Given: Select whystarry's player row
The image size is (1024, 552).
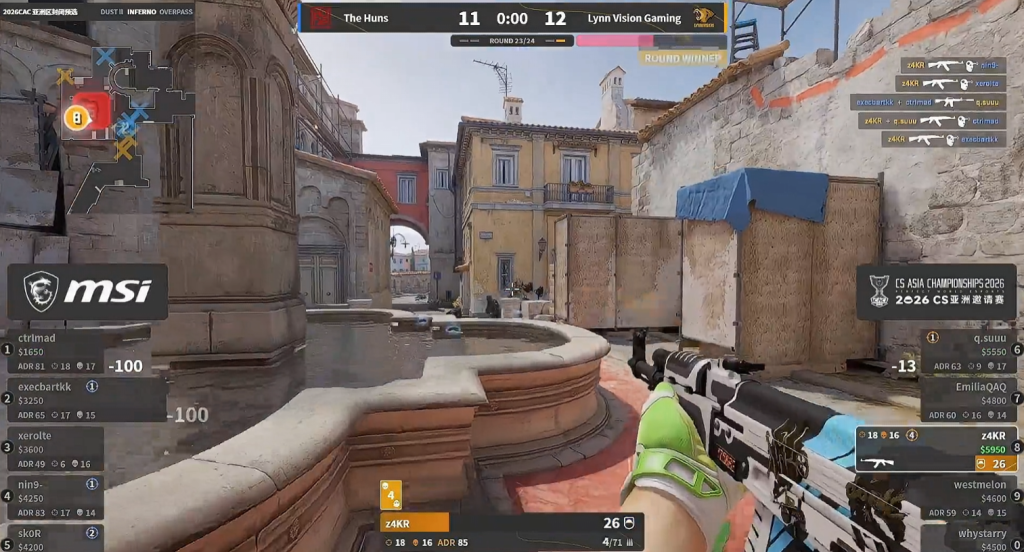Looking at the screenshot, I should coord(970,538).
